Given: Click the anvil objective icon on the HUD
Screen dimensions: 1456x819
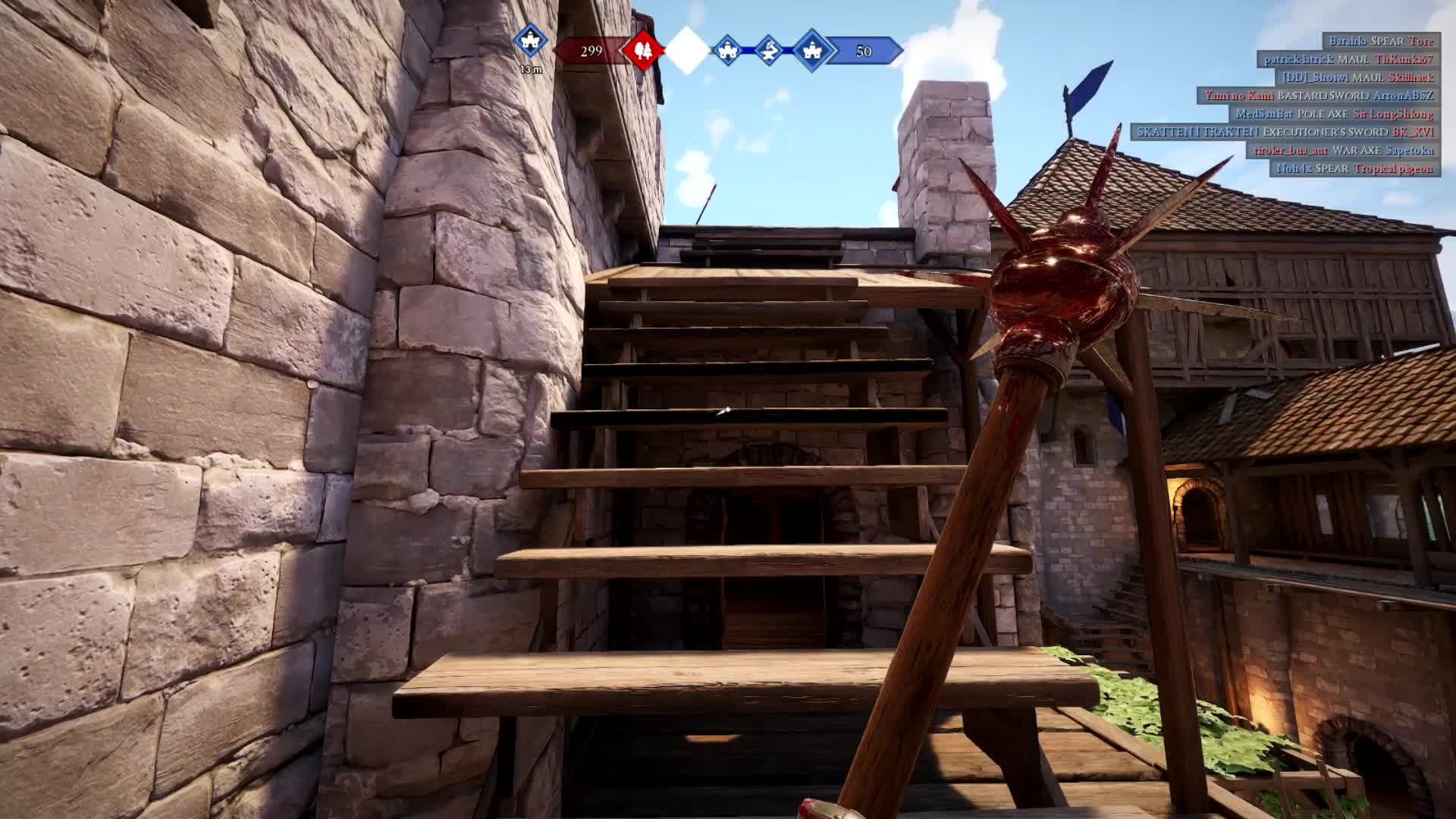Looking at the screenshot, I should click(769, 50).
